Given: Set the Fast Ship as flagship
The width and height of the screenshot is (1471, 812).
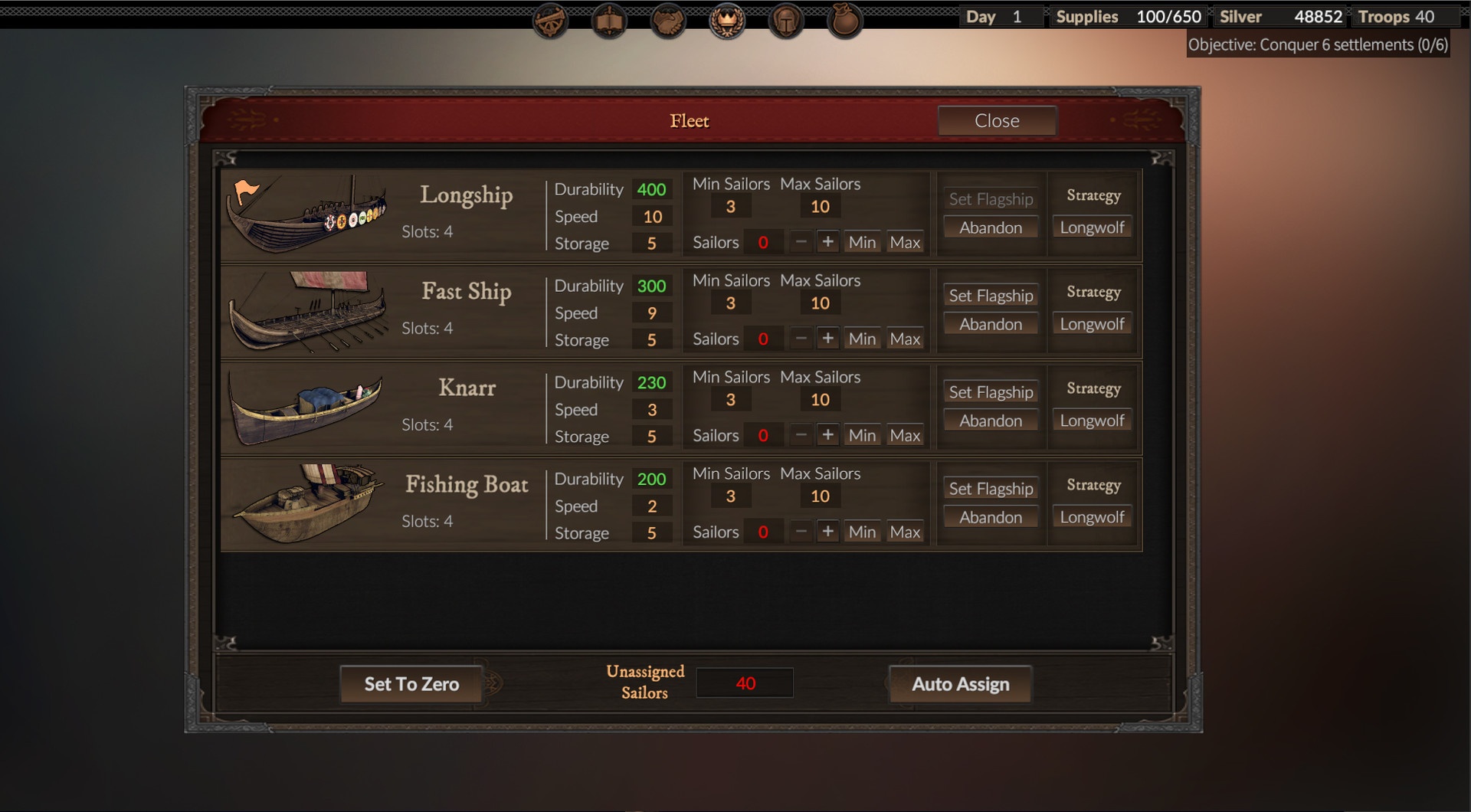Looking at the screenshot, I should tap(991, 296).
